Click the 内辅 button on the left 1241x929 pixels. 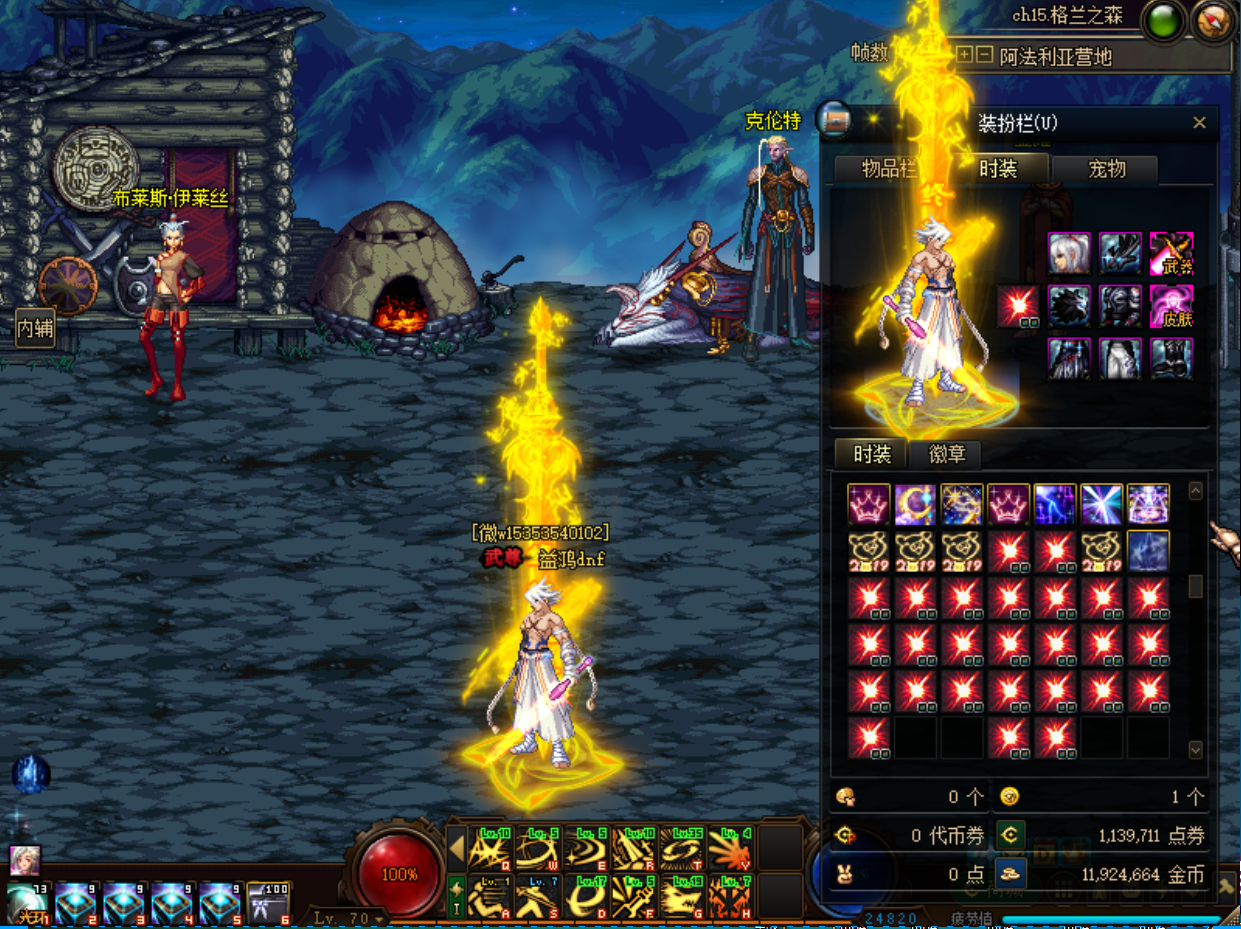35,327
